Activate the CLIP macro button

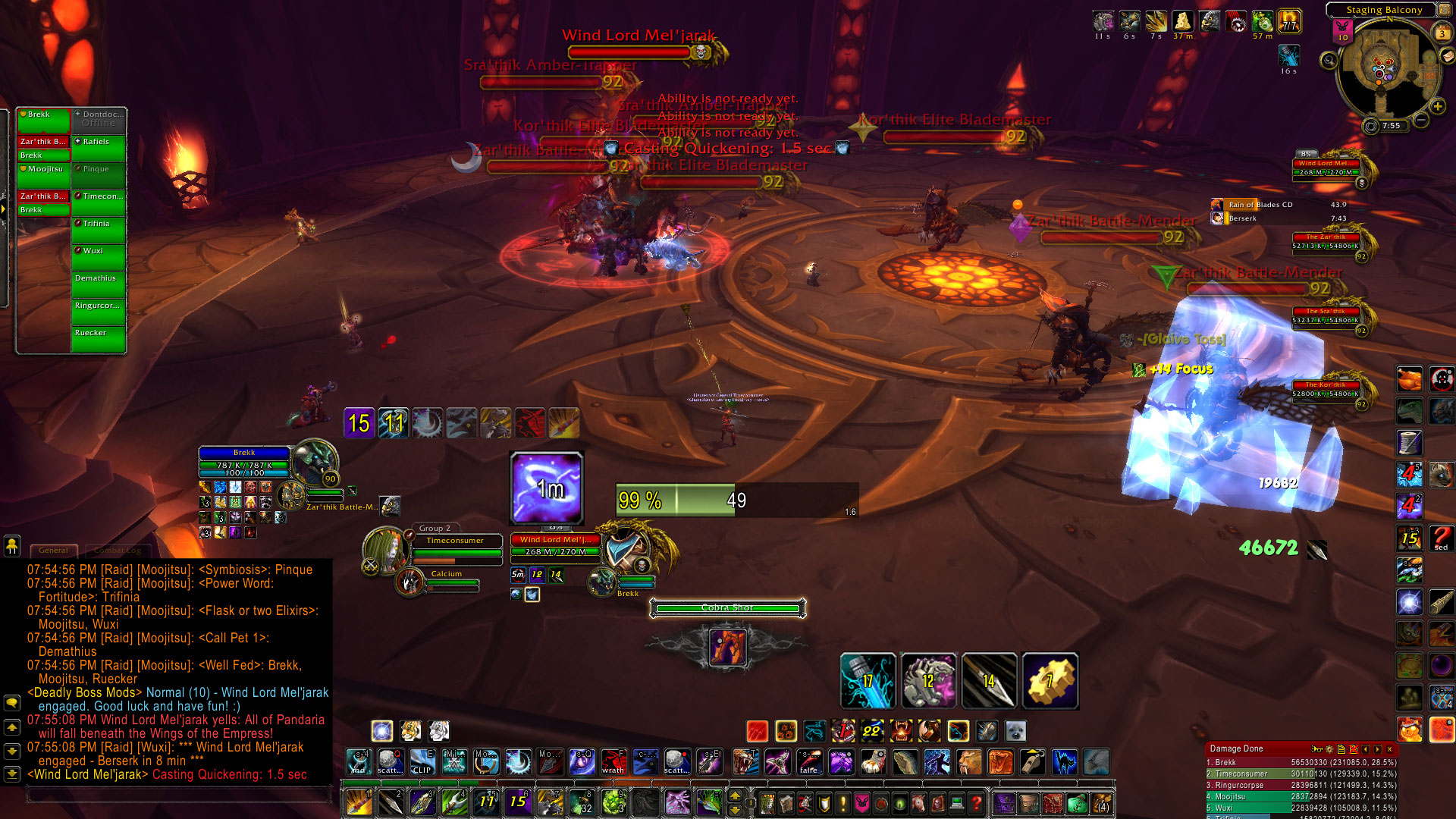[x=422, y=761]
